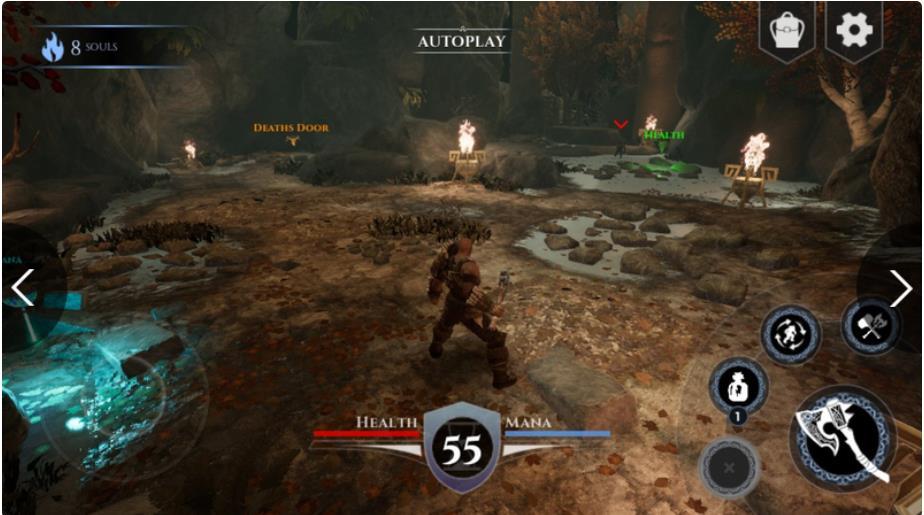924x515 pixels.
Task: Open the backpack inventory
Action: click(x=786, y=31)
